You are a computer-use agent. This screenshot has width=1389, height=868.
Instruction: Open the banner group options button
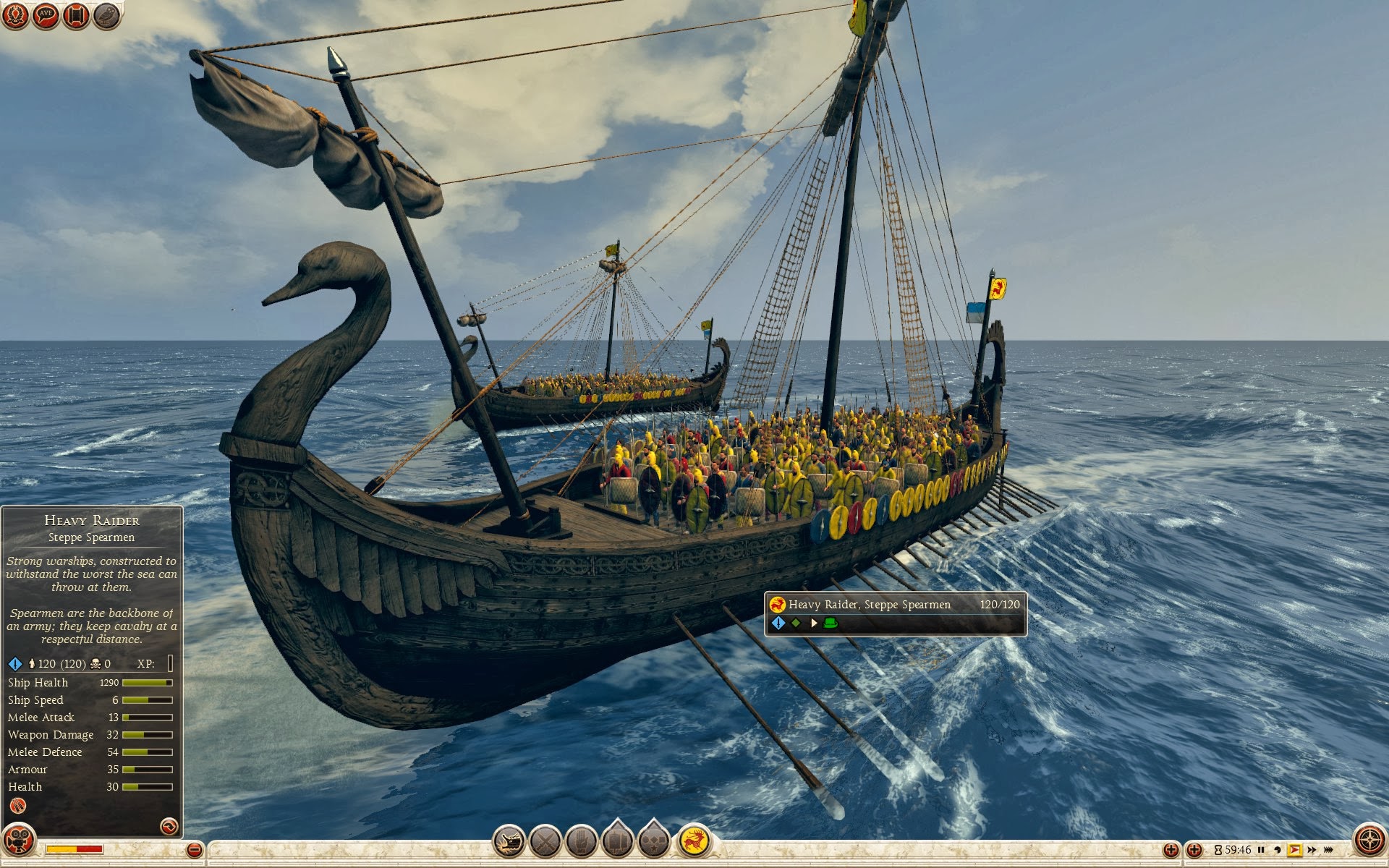617,841
